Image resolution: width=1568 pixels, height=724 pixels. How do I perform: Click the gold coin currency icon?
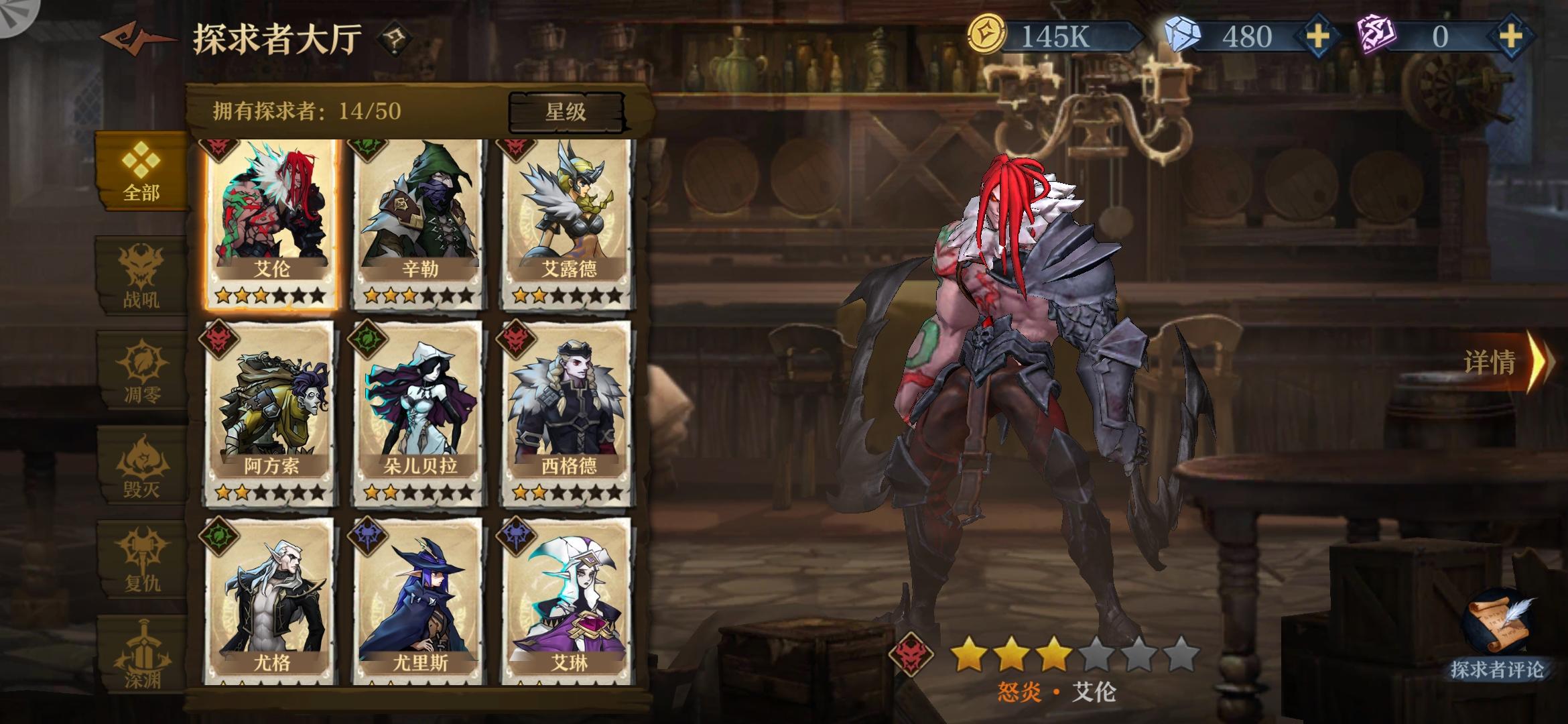(988, 32)
